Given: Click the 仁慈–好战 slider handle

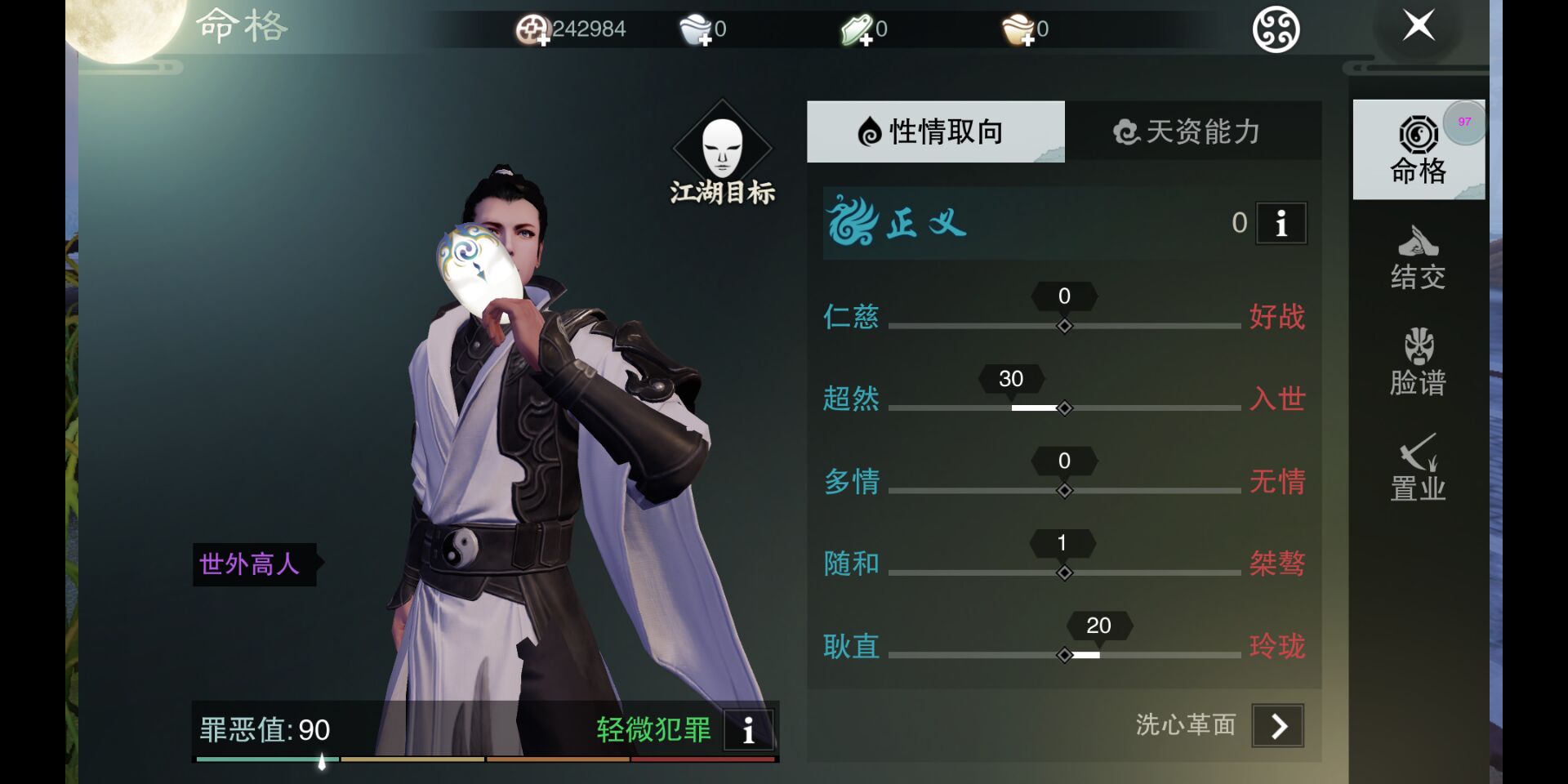Looking at the screenshot, I should click(1064, 326).
